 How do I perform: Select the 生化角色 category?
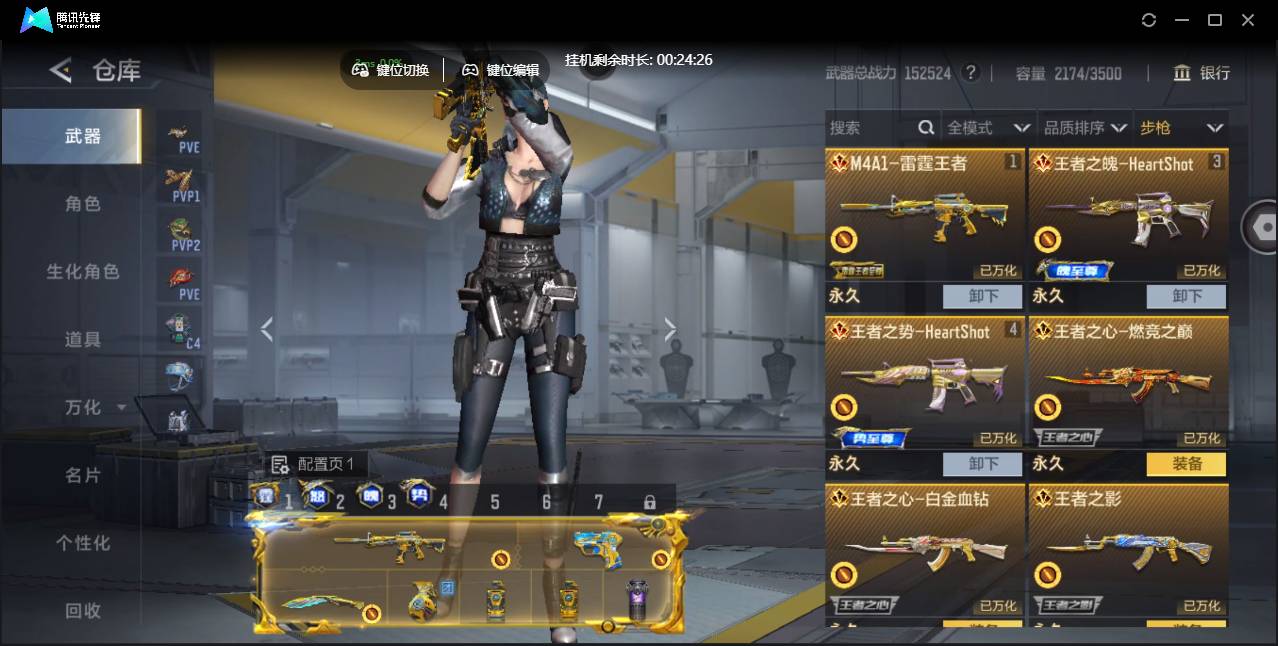(82, 272)
